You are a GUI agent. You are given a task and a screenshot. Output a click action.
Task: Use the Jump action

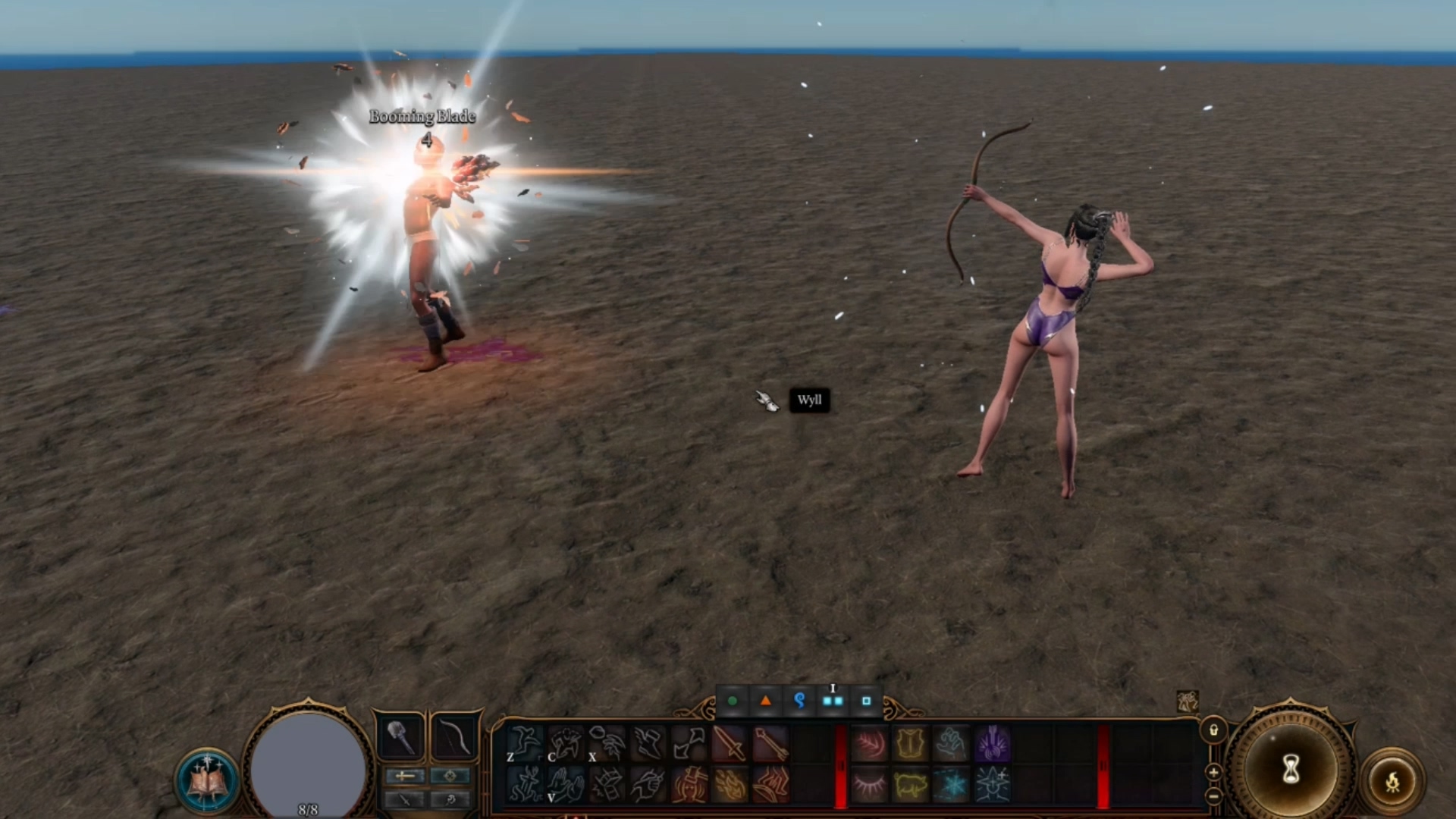[x=525, y=742]
